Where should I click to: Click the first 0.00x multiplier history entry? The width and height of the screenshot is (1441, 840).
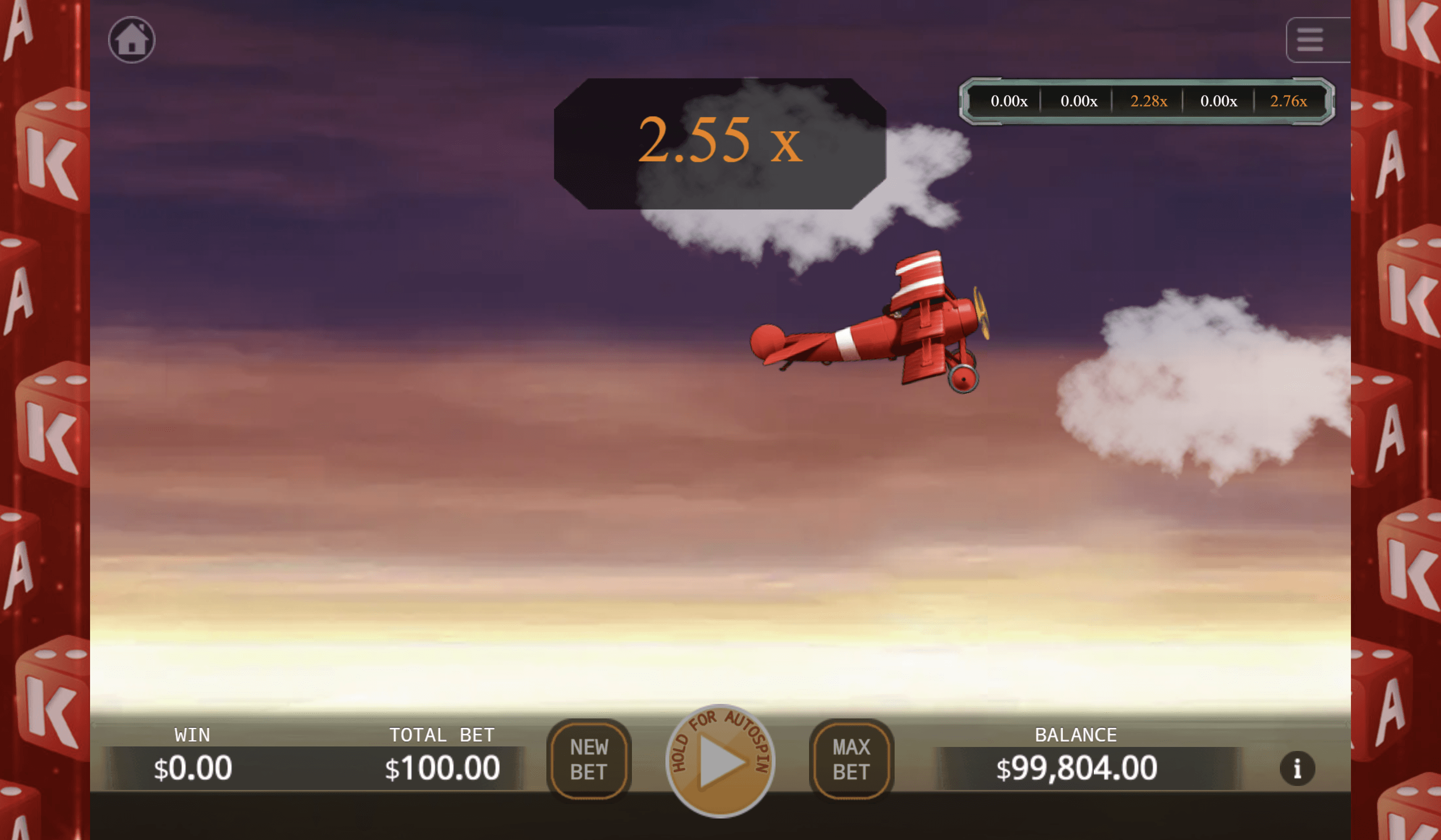(1009, 101)
